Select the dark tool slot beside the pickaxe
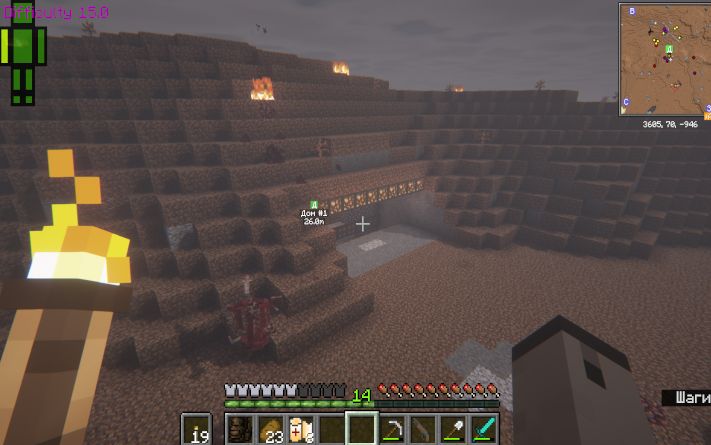 click(x=422, y=429)
